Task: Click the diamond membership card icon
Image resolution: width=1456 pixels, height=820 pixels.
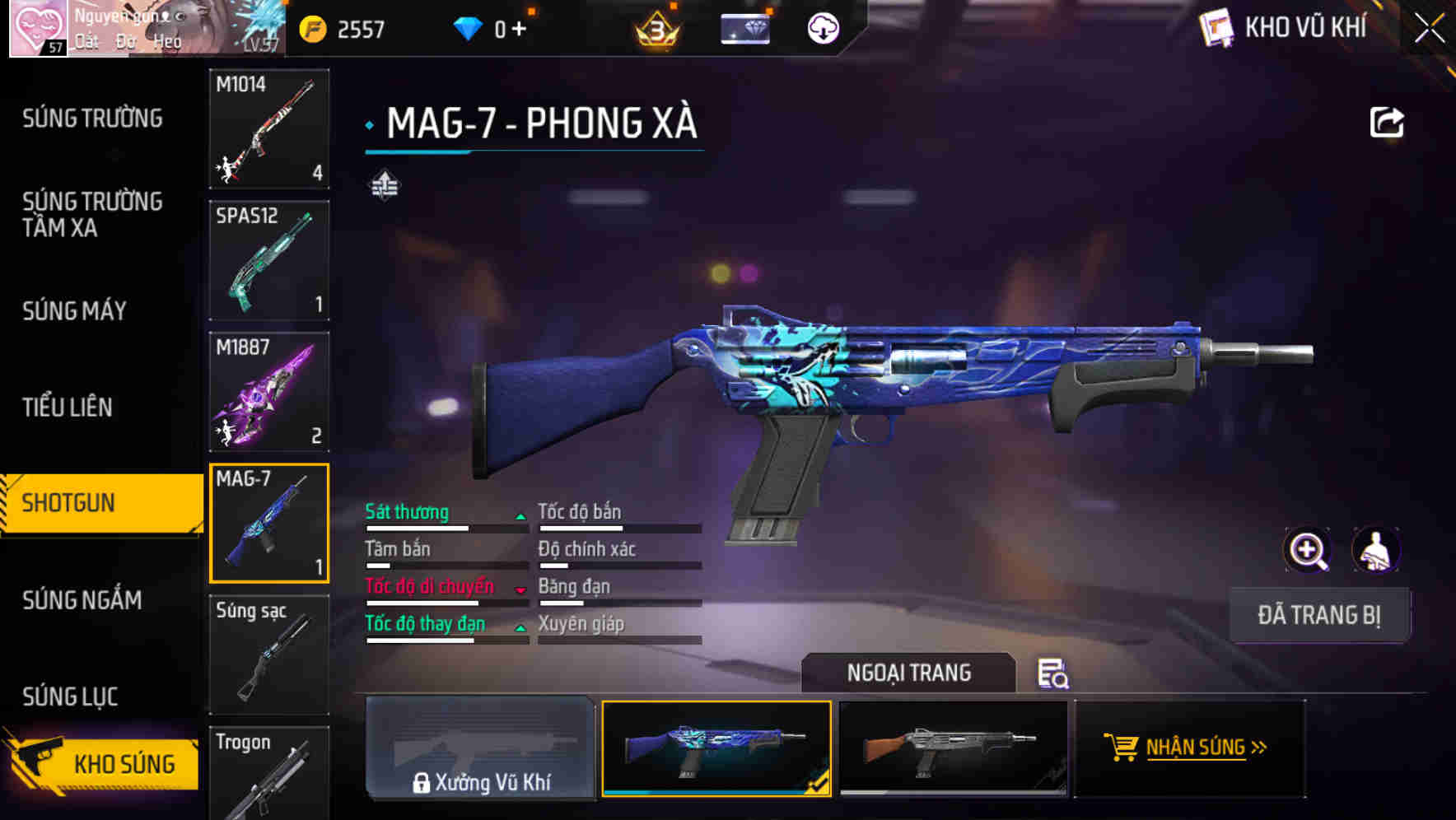Action: pyautogui.click(x=744, y=27)
